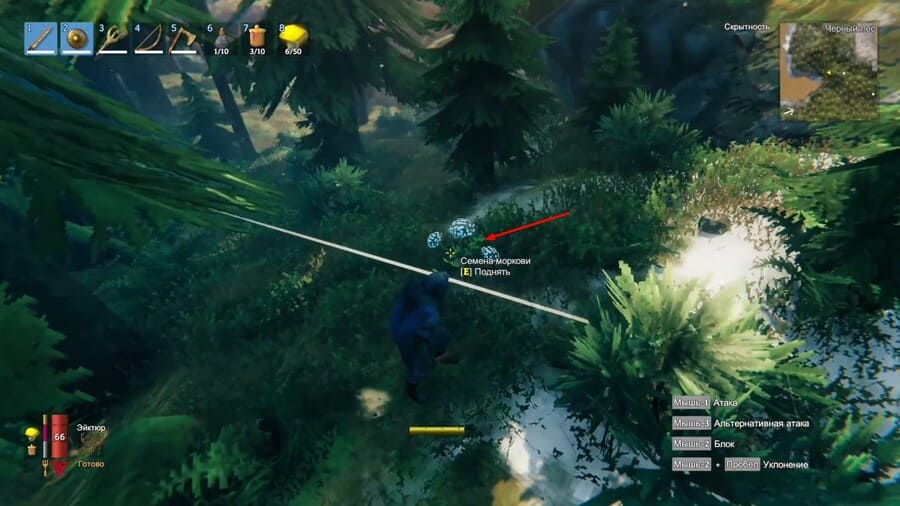This screenshot has height=506, width=900.
Task: Choose the pitchfork-shaped tool in slot 3
Action: tap(111, 38)
